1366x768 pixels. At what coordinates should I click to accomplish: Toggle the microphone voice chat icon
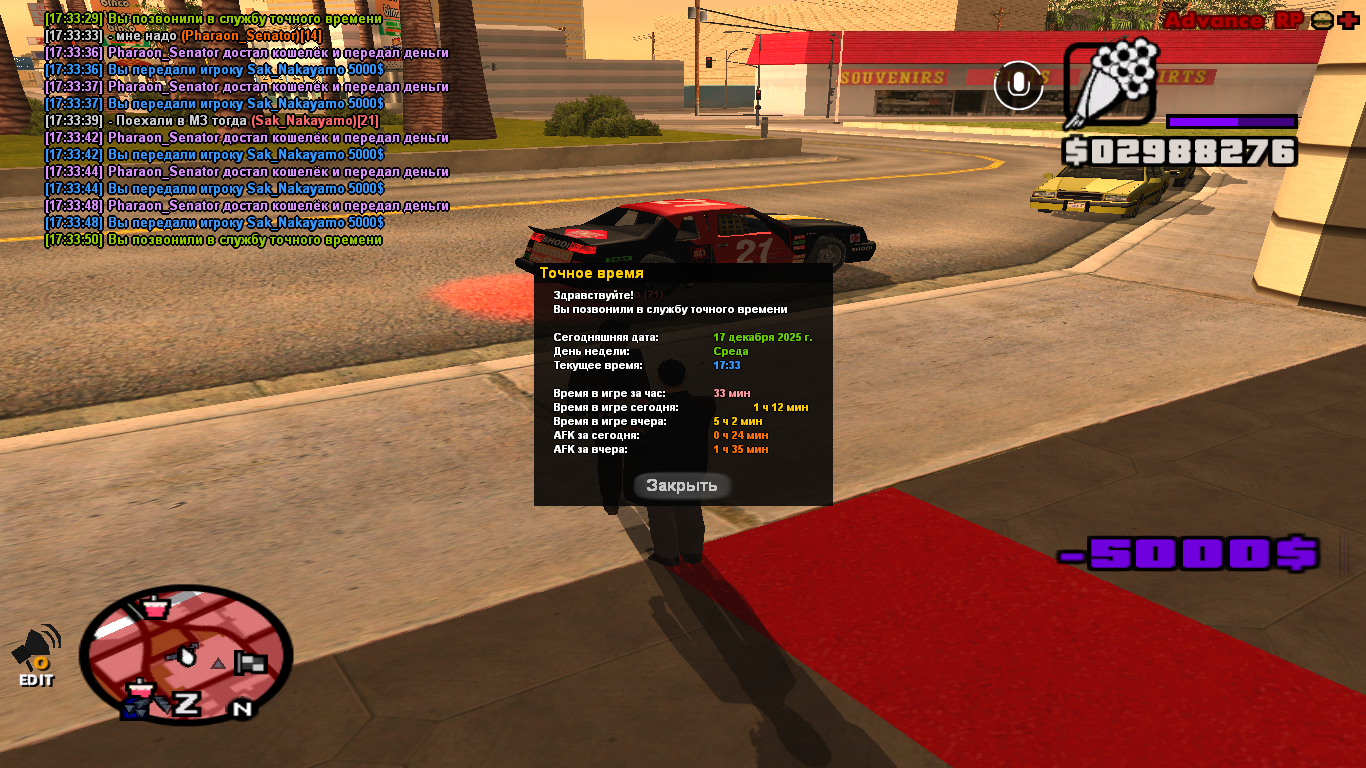pyautogui.click(x=1019, y=86)
